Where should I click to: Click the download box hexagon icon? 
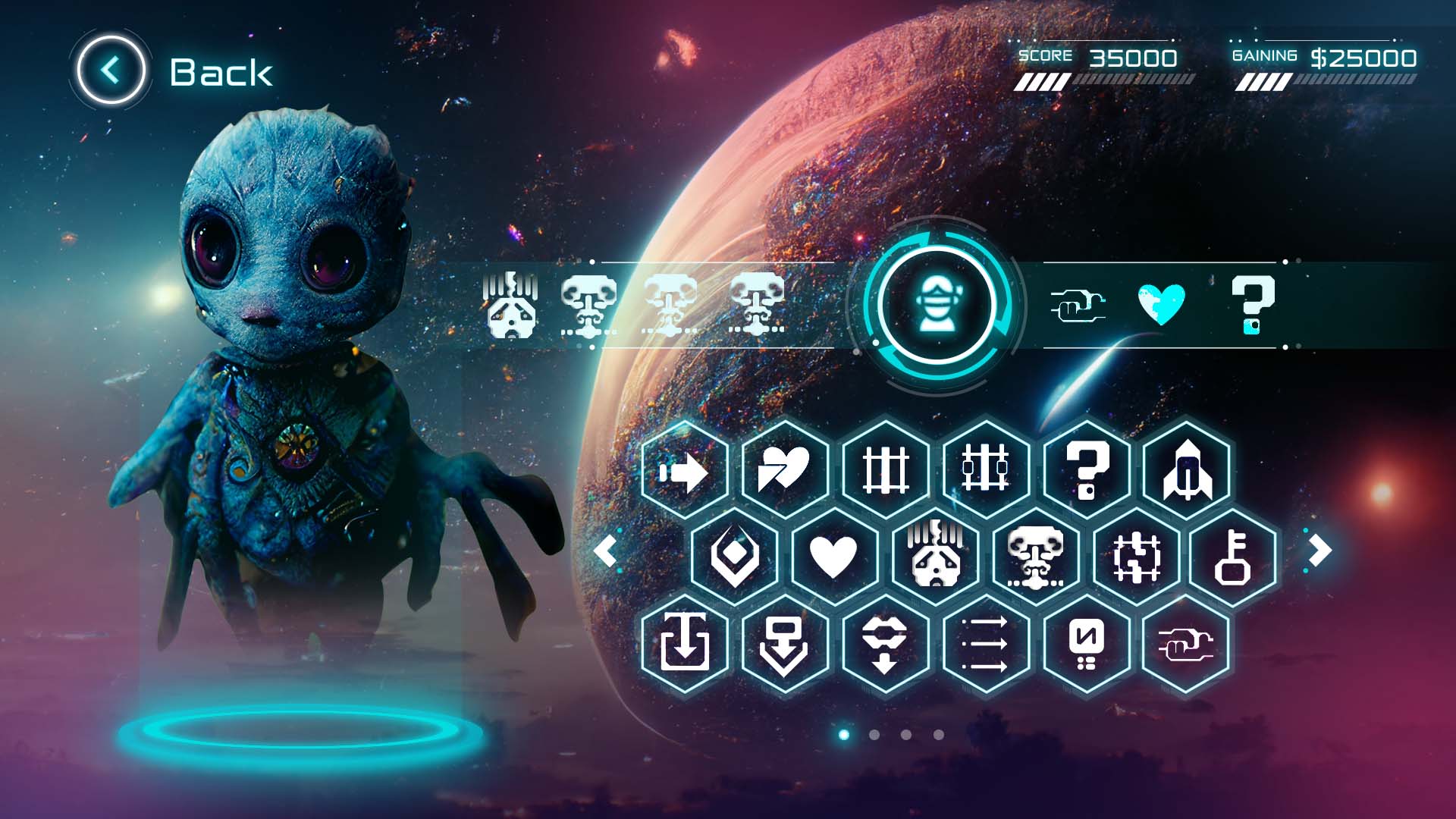point(684,645)
